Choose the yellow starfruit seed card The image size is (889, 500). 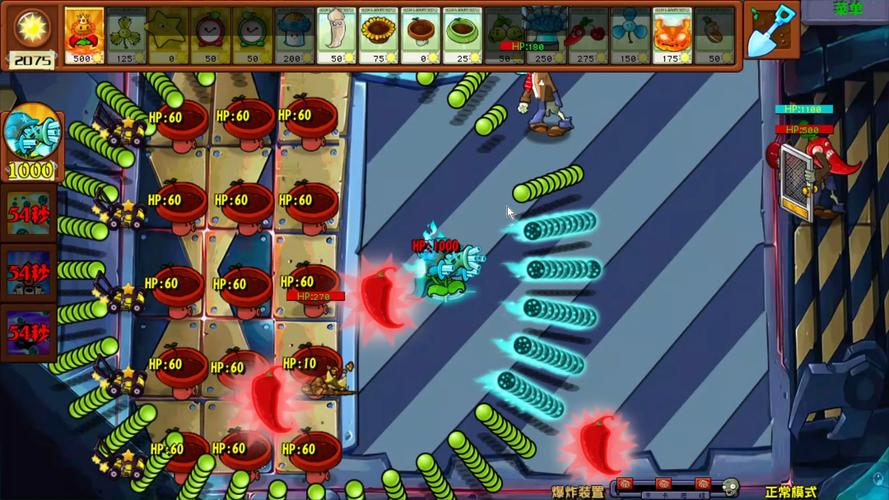(x=168, y=34)
